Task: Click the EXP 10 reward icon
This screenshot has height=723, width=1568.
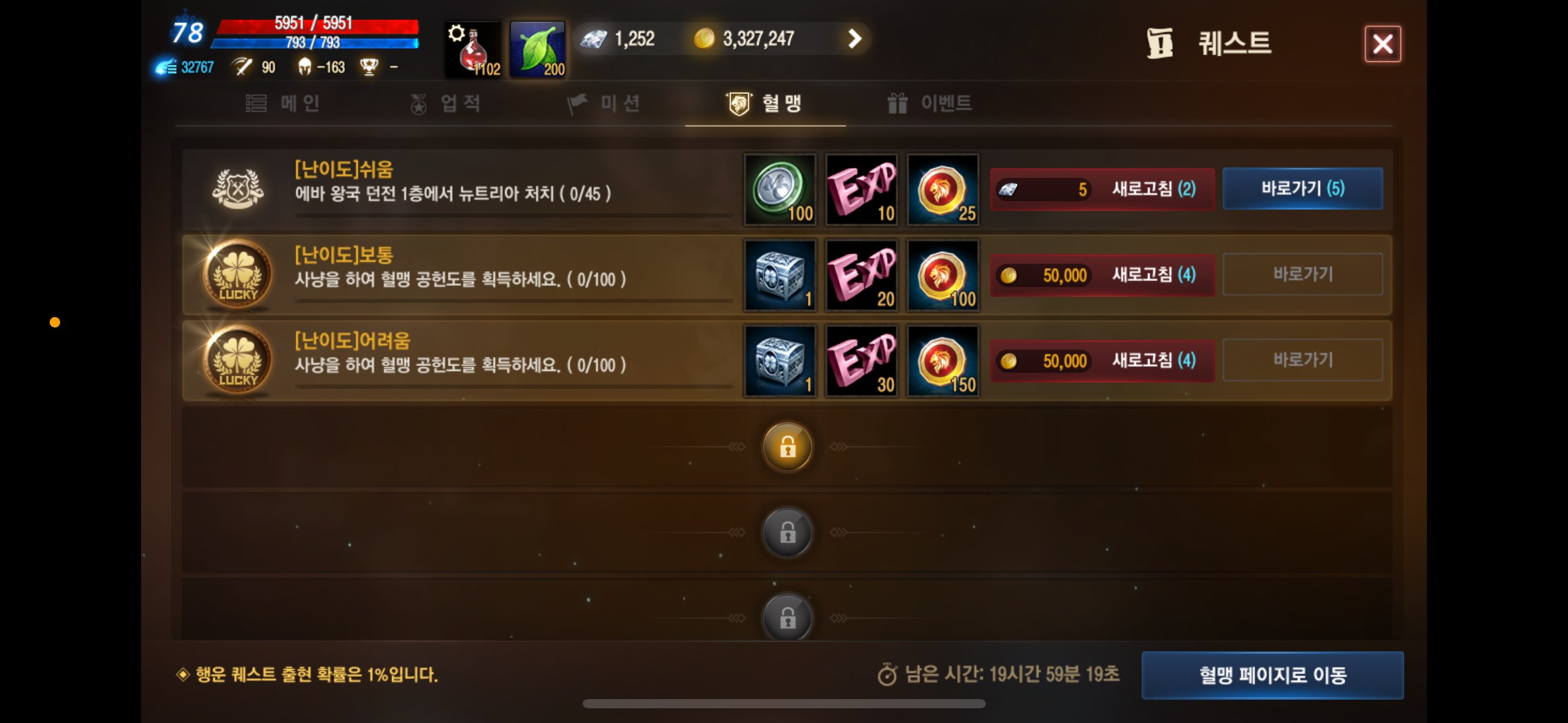Action: tap(861, 189)
